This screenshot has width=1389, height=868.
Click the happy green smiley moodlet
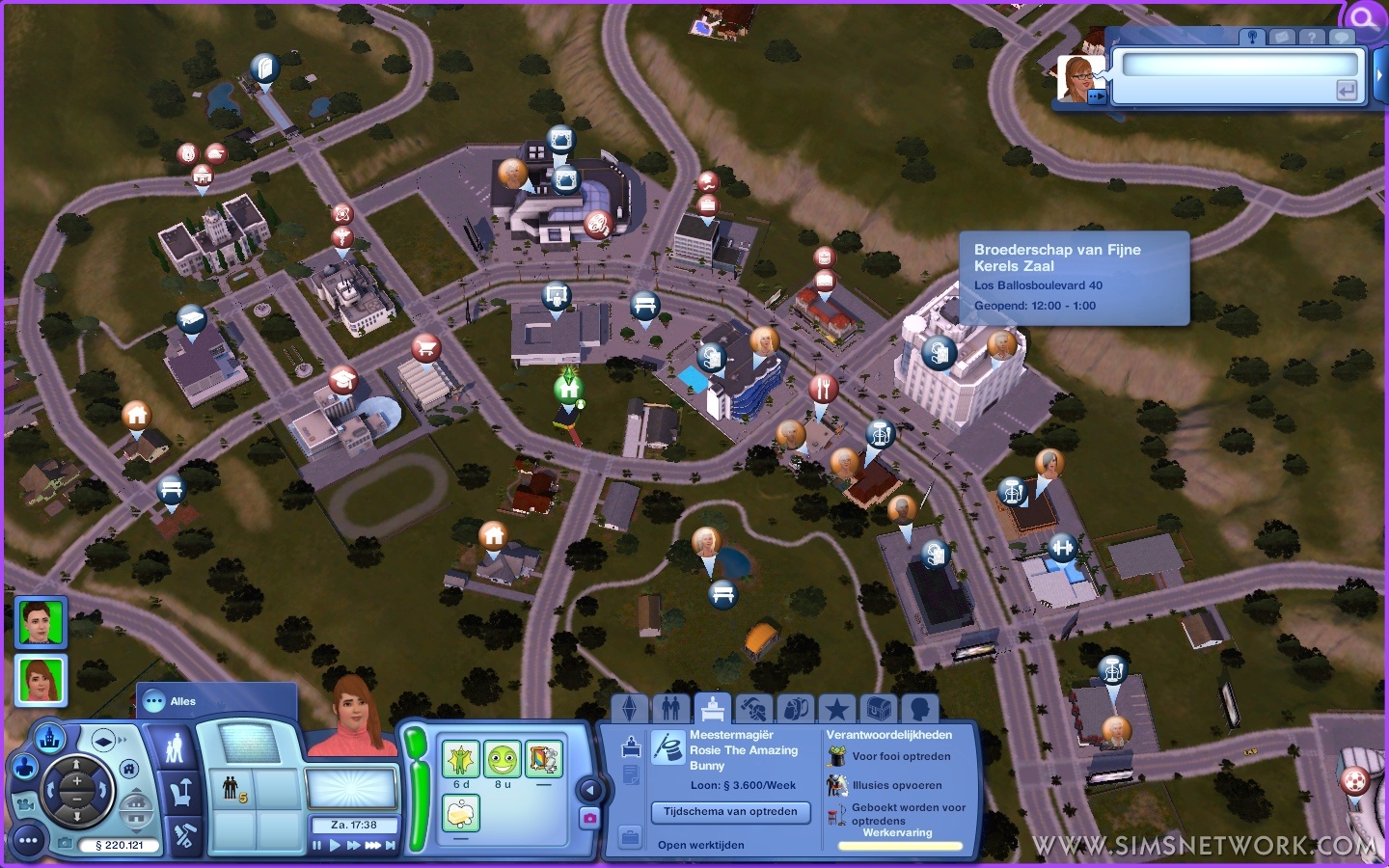tap(502, 760)
